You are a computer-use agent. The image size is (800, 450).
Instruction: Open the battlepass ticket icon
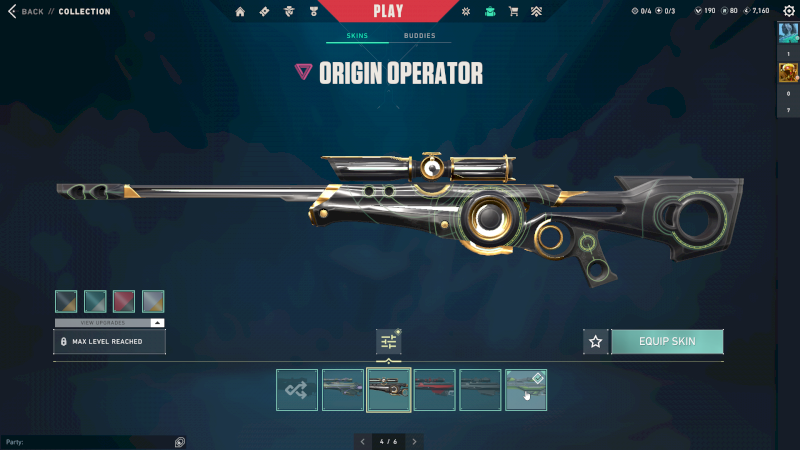pos(264,12)
